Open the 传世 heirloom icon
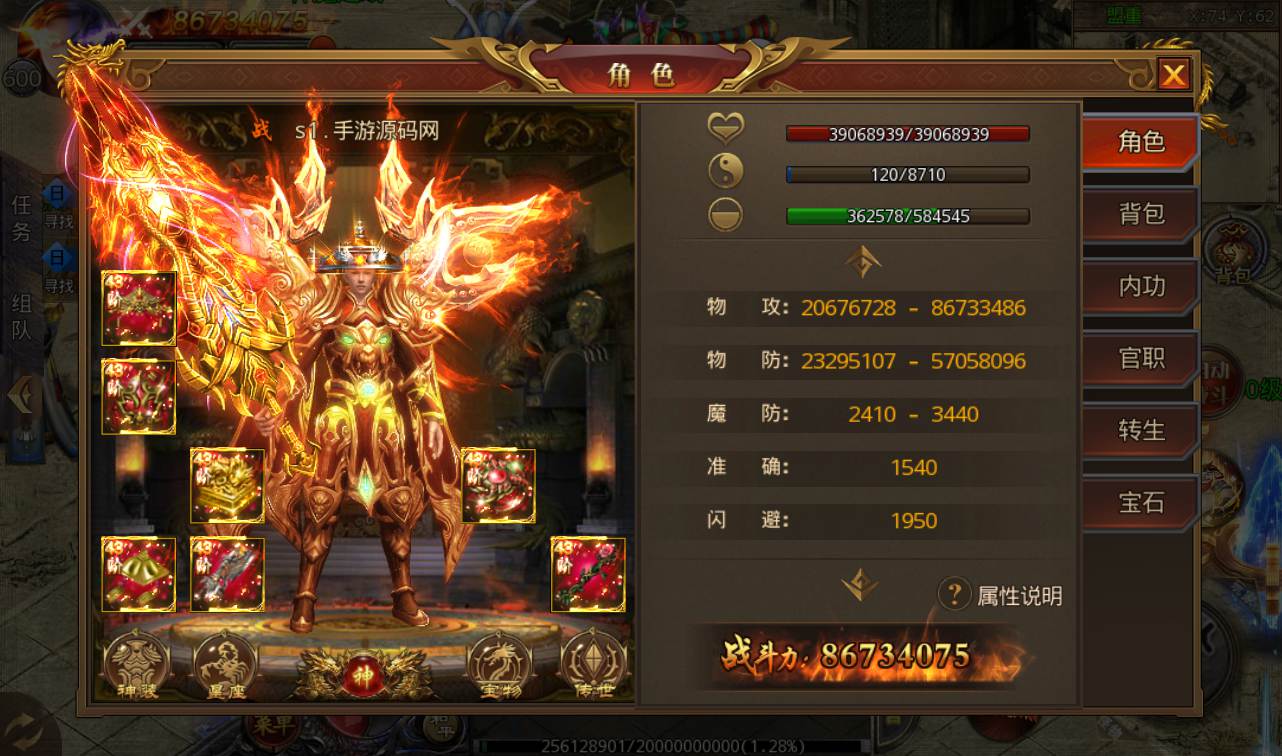The image size is (1282, 756). [x=593, y=665]
